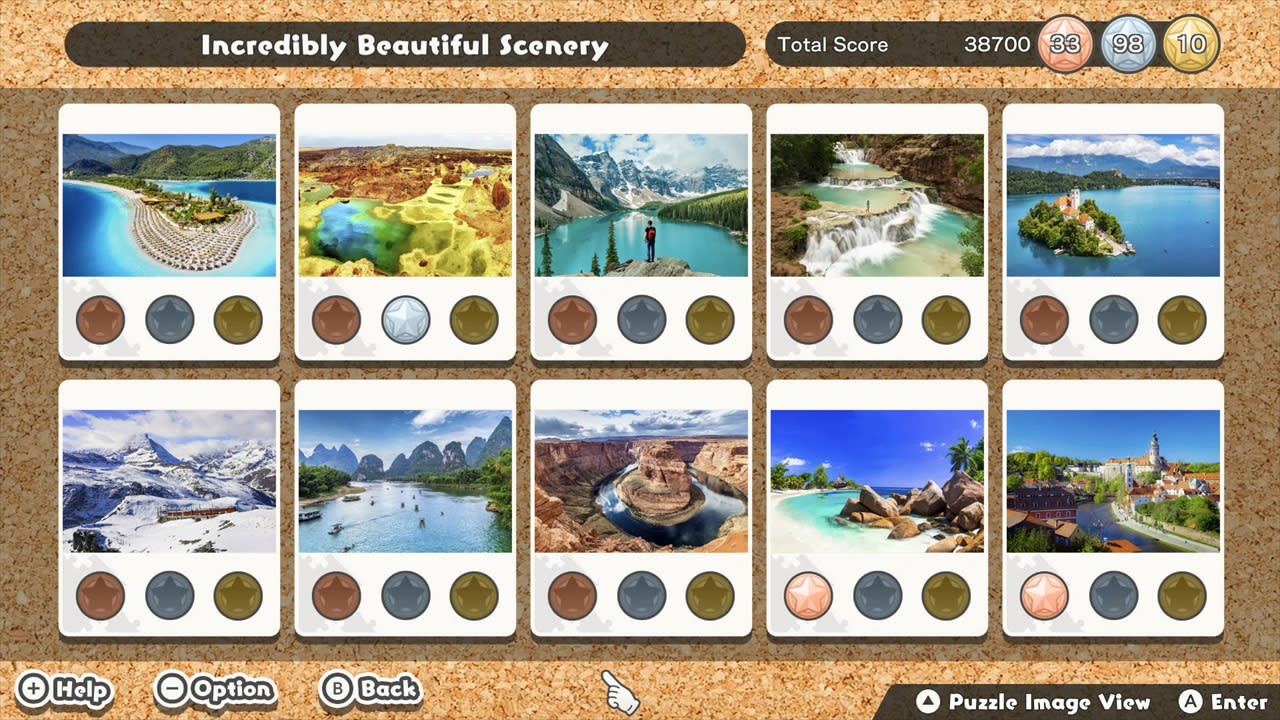1280x720 pixels.
Task: Select the beach resort peninsula puzzle thumbnail
Action: pyautogui.click(x=169, y=202)
